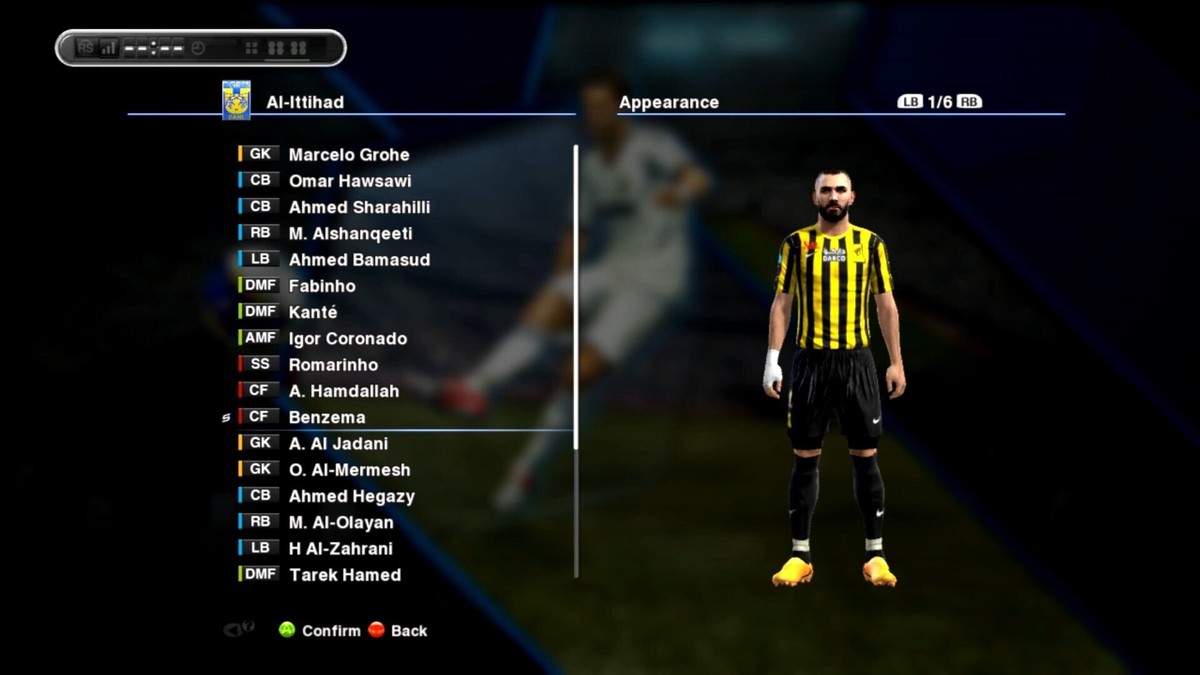This screenshot has height=675, width=1200.
Task: Pick Igor Coronado from the list
Action: pos(347,339)
